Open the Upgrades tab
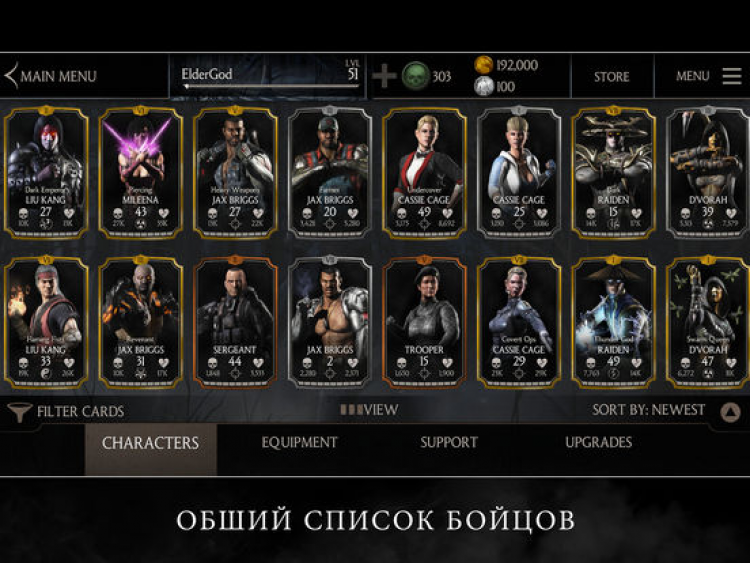Screen dimensions: 750x563 [598, 443]
